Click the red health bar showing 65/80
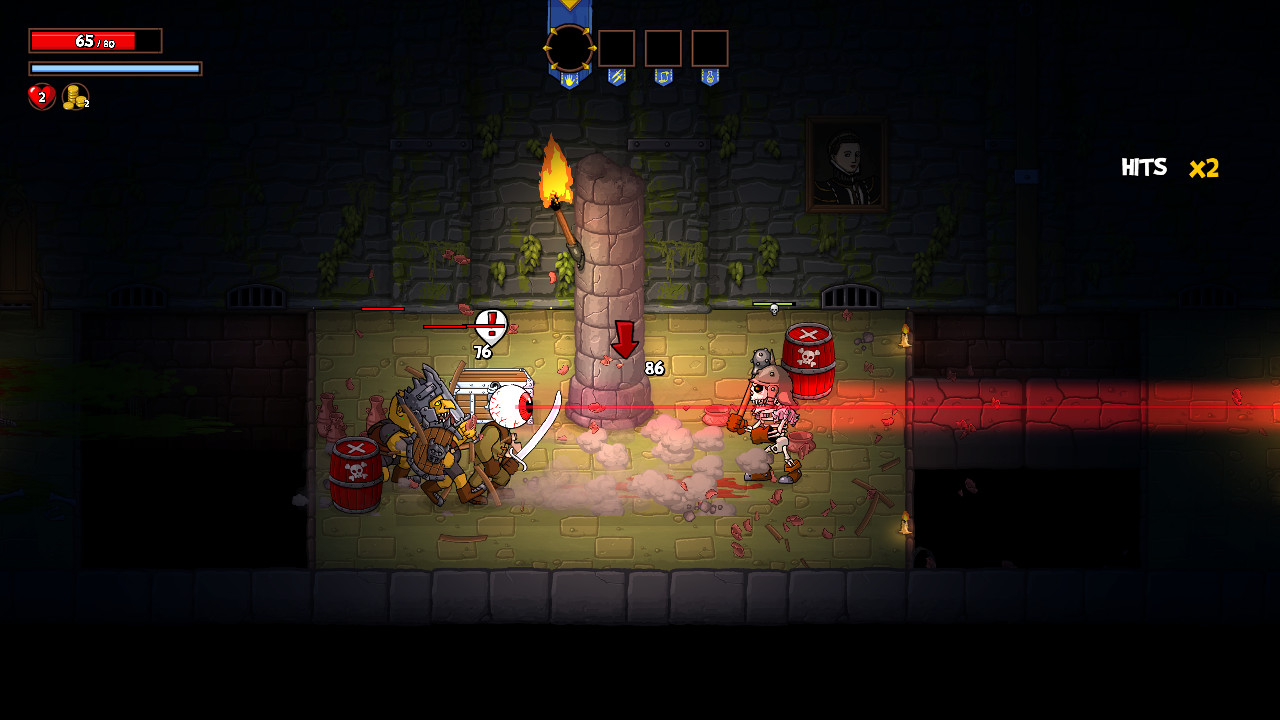The width and height of the screenshot is (1280, 720). click(x=95, y=40)
